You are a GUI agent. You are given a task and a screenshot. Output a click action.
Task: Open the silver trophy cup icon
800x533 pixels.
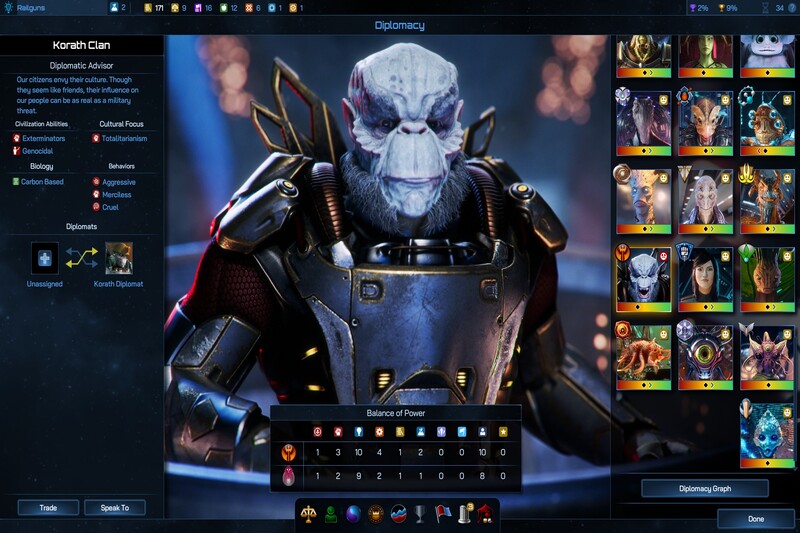tap(420, 514)
